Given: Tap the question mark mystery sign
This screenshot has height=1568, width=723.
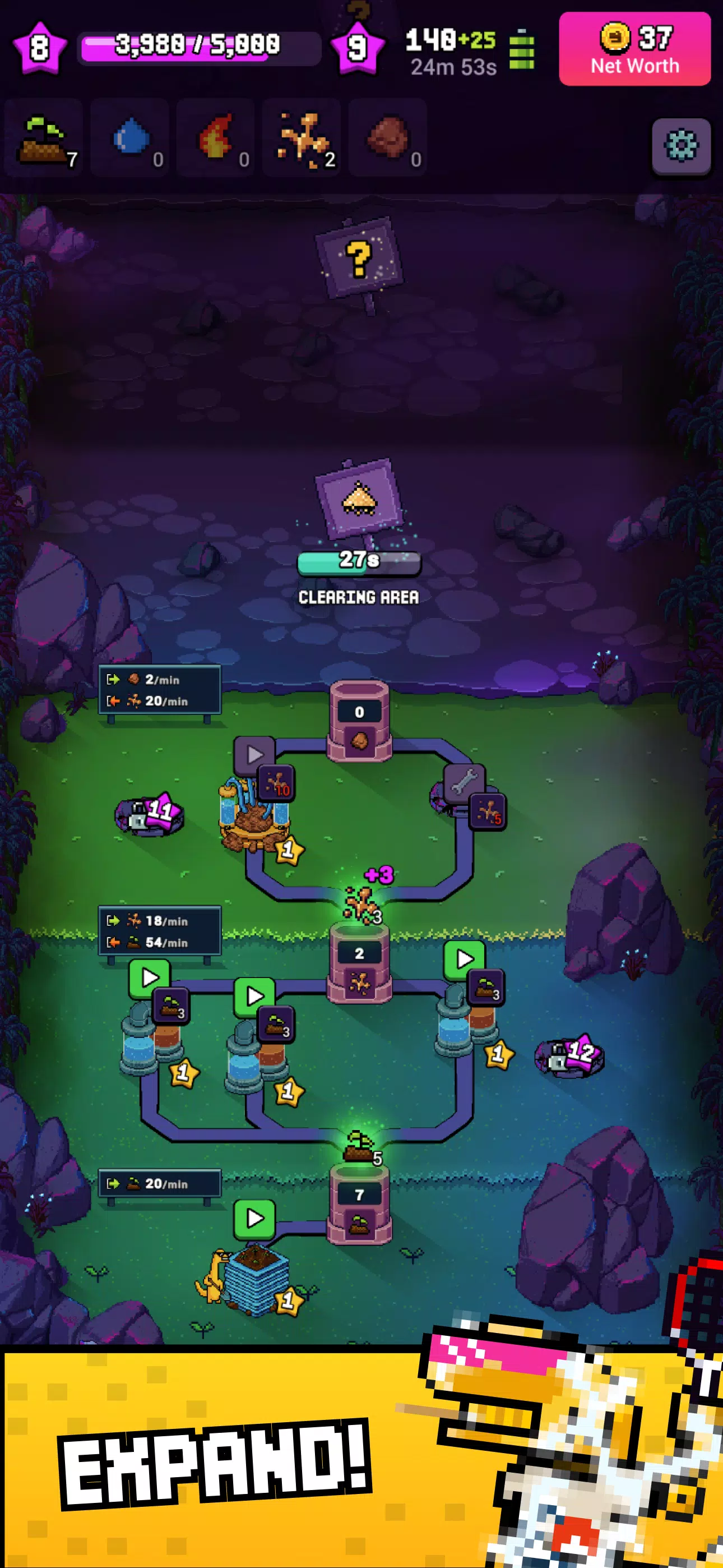Looking at the screenshot, I should 359,259.
